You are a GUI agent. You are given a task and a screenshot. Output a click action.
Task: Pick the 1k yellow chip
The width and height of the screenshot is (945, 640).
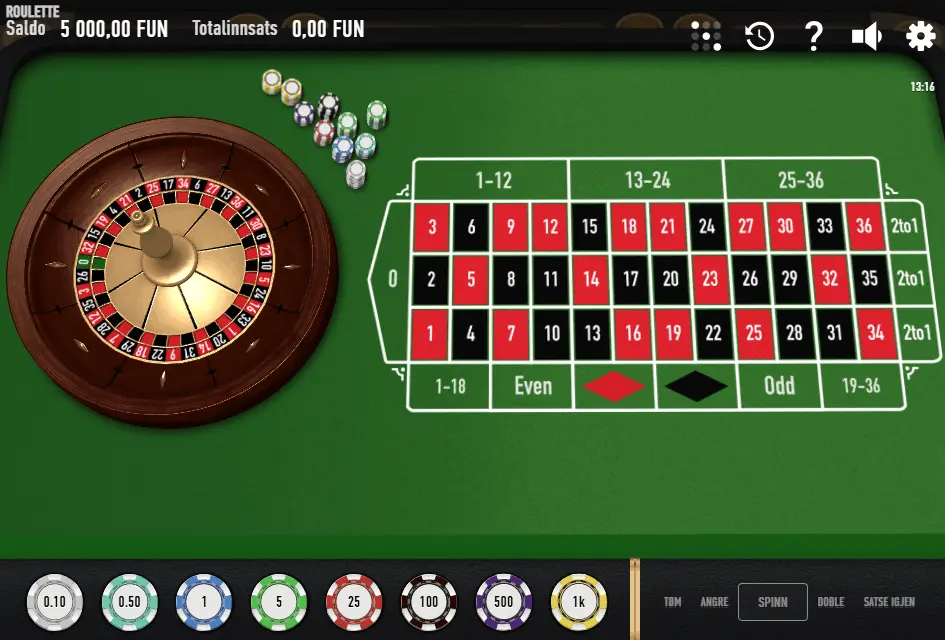pyautogui.click(x=579, y=602)
